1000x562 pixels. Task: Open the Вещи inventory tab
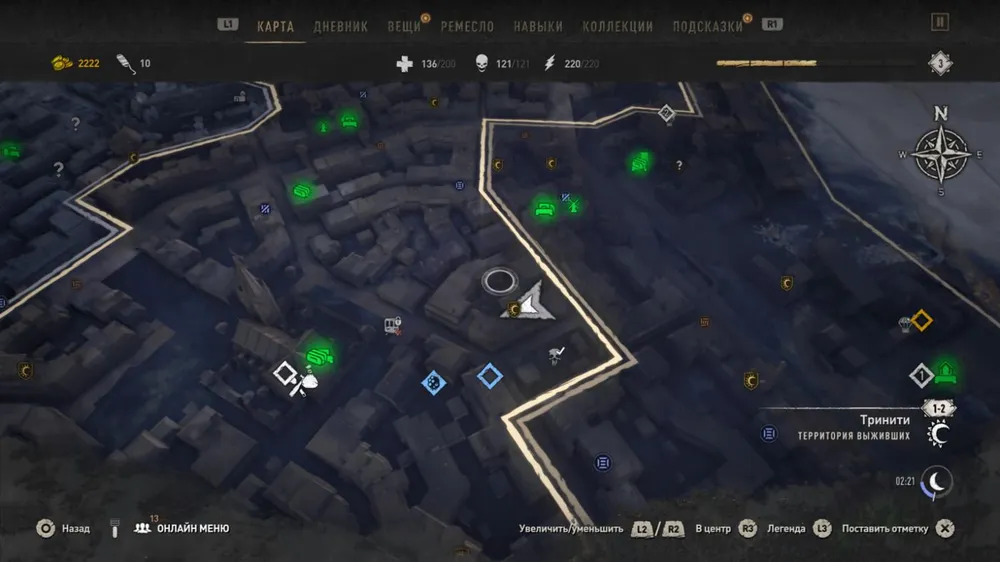(x=404, y=27)
